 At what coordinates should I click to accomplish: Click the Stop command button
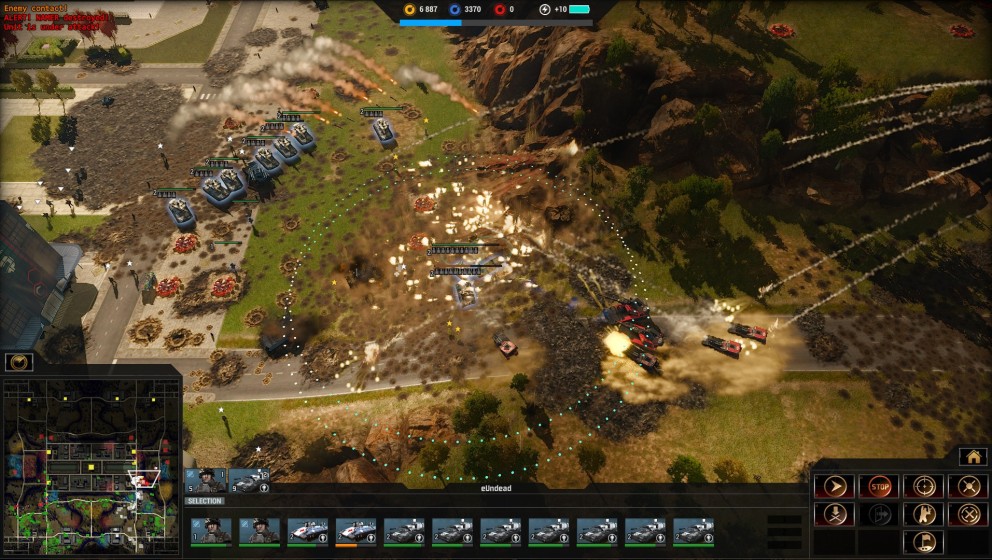click(878, 486)
